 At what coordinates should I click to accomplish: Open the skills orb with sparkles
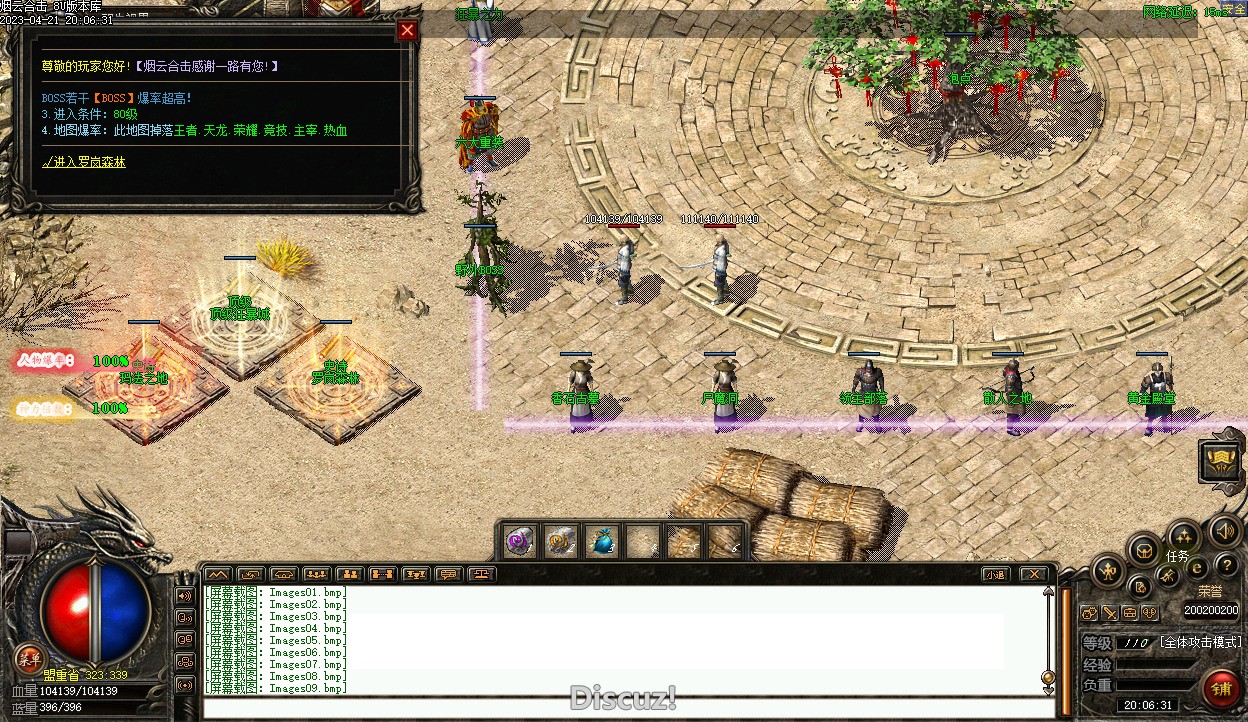click(1183, 534)
